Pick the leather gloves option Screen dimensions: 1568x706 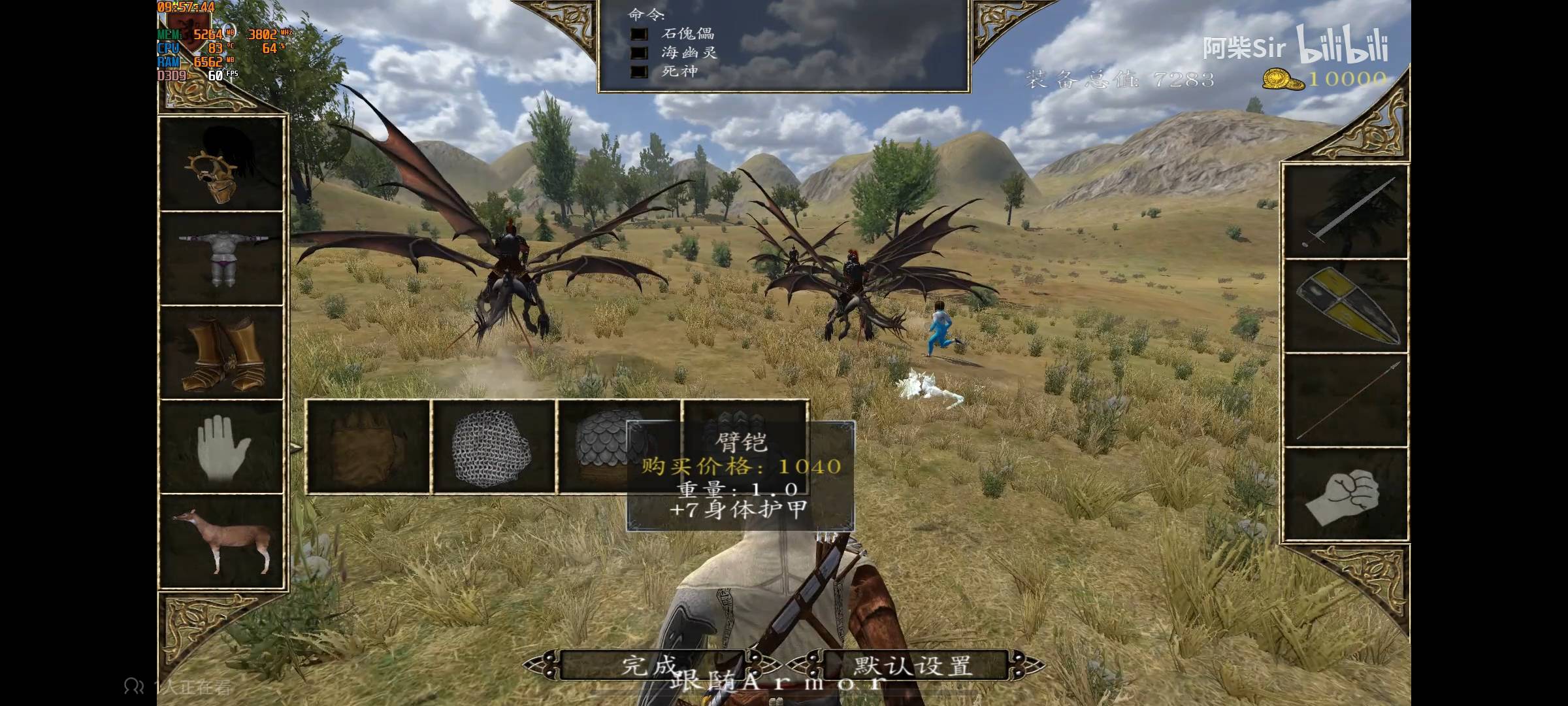(x=368, y=446)
